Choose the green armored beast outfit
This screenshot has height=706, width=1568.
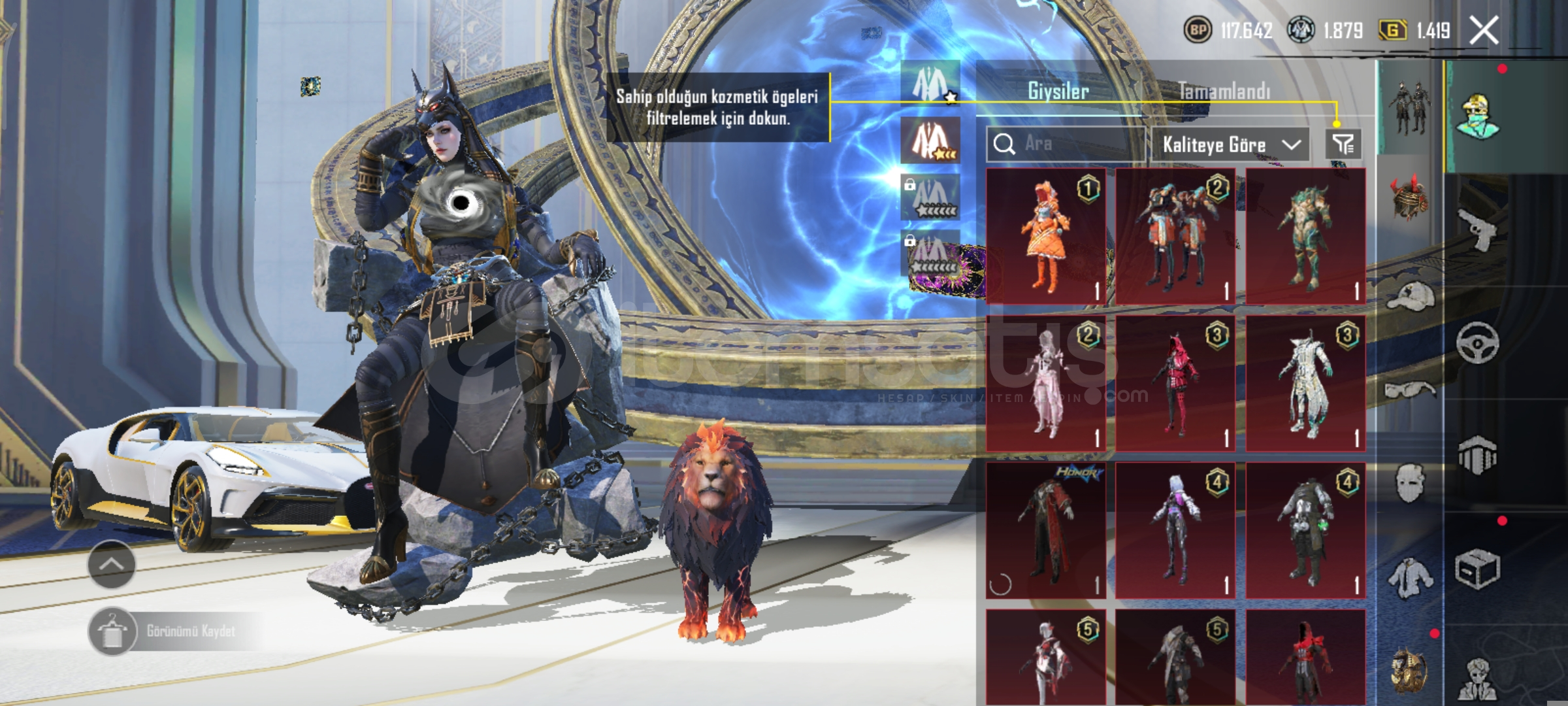click(1305, 236)
